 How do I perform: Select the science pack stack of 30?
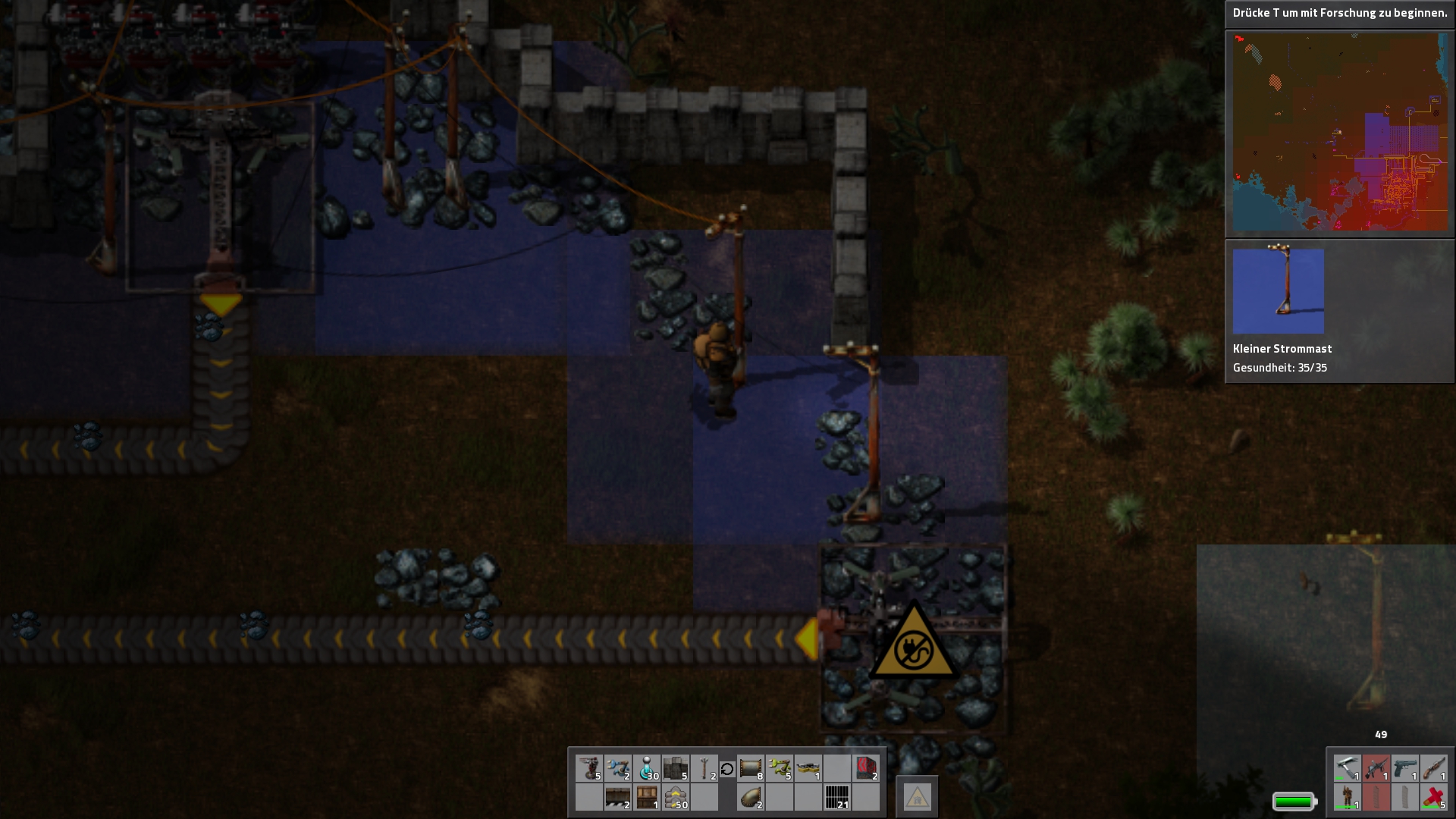[647, 768]
